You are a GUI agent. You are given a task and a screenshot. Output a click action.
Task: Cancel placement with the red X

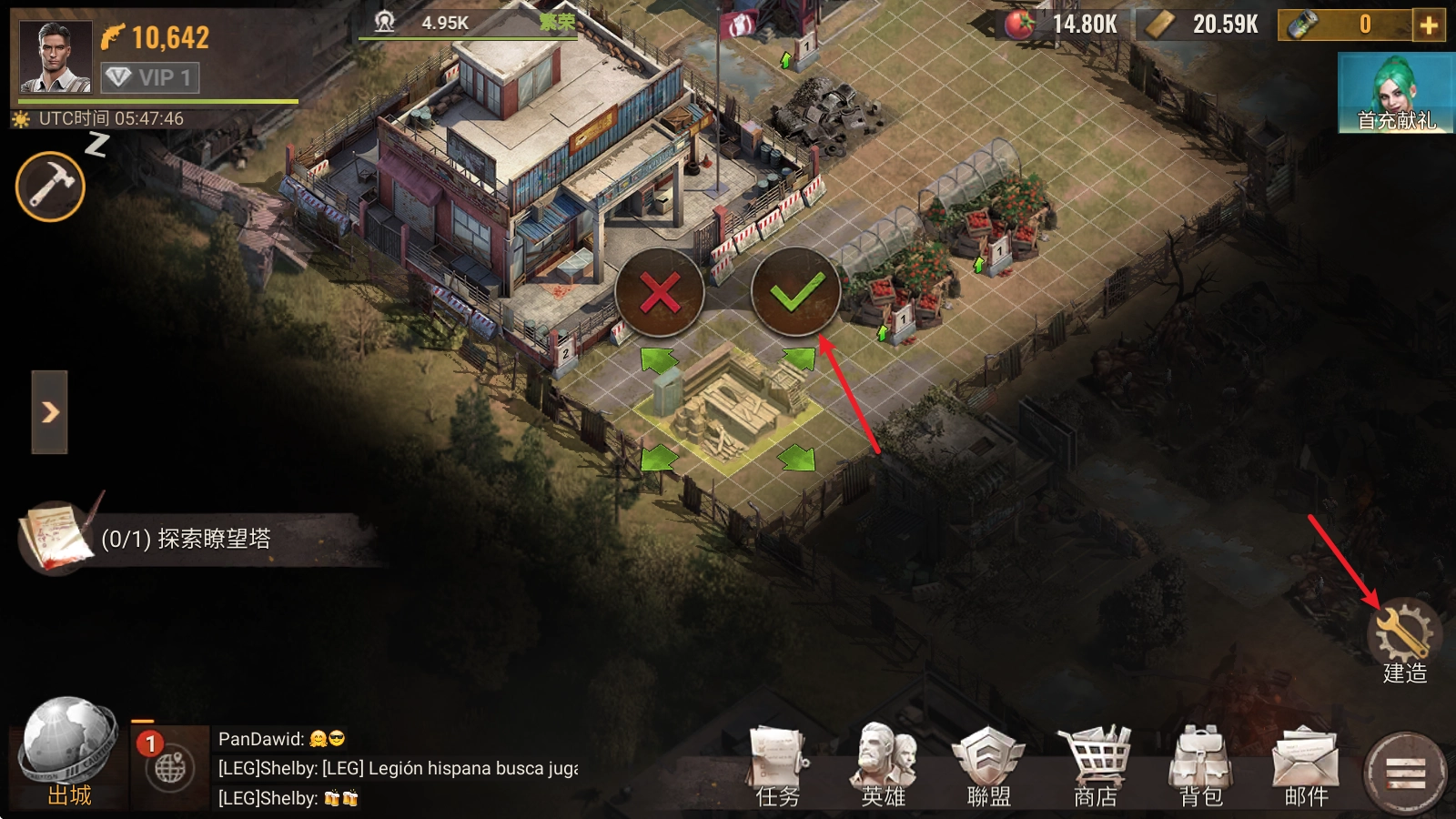coord(660,293)
